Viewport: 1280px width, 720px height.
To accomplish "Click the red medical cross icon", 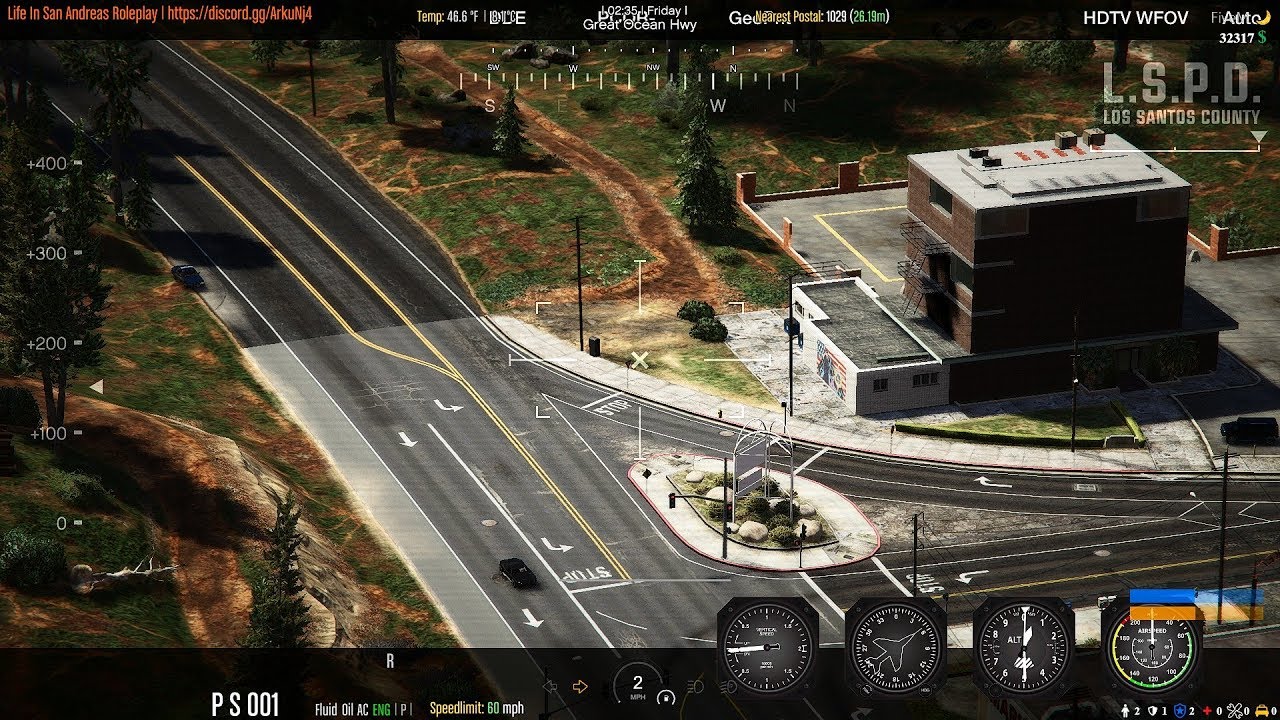I will pos(1207,711).
